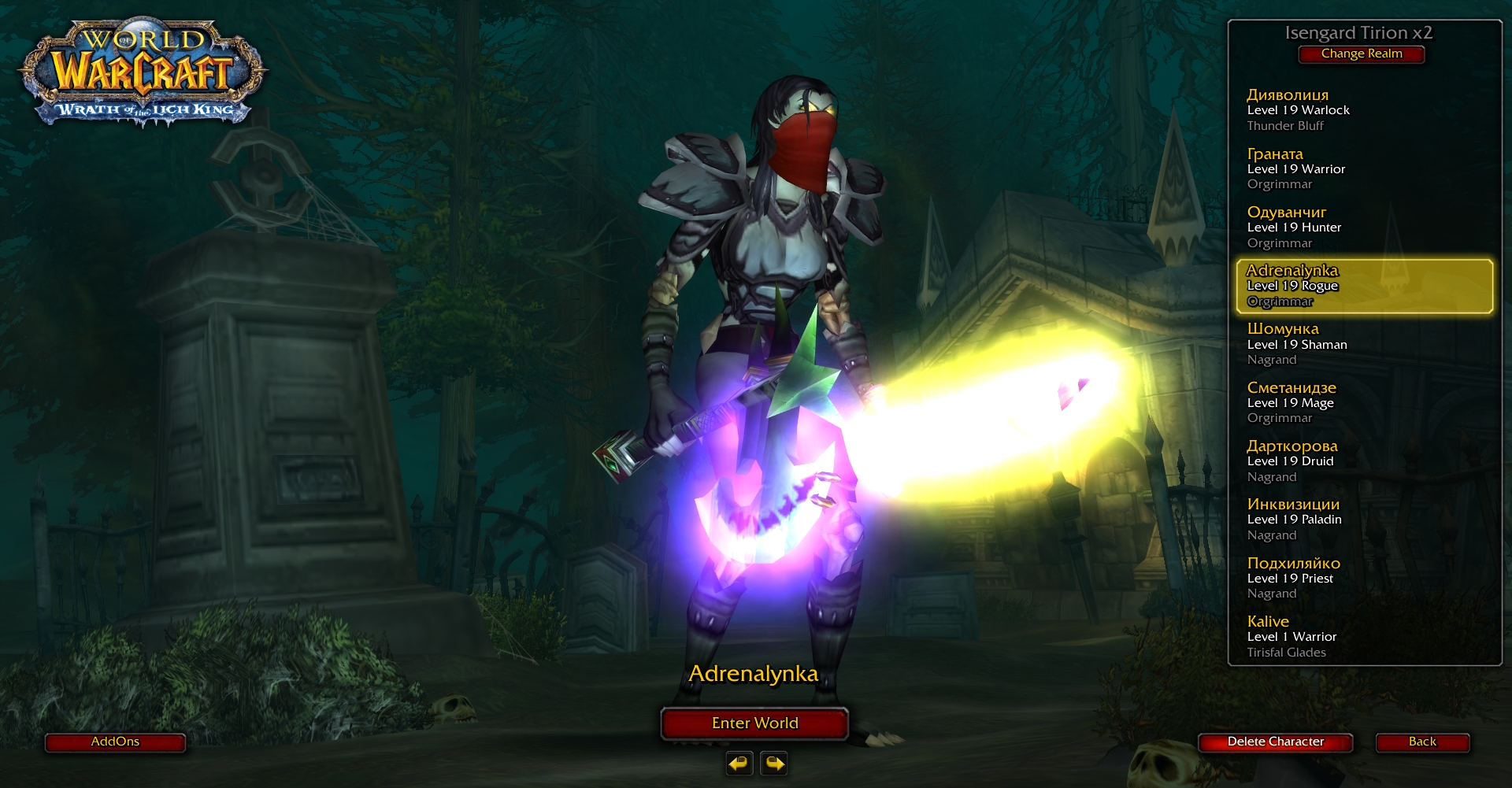Click Delete Character
Image resolution: width=1512 pixels, height=788 pixels.
1275,742
